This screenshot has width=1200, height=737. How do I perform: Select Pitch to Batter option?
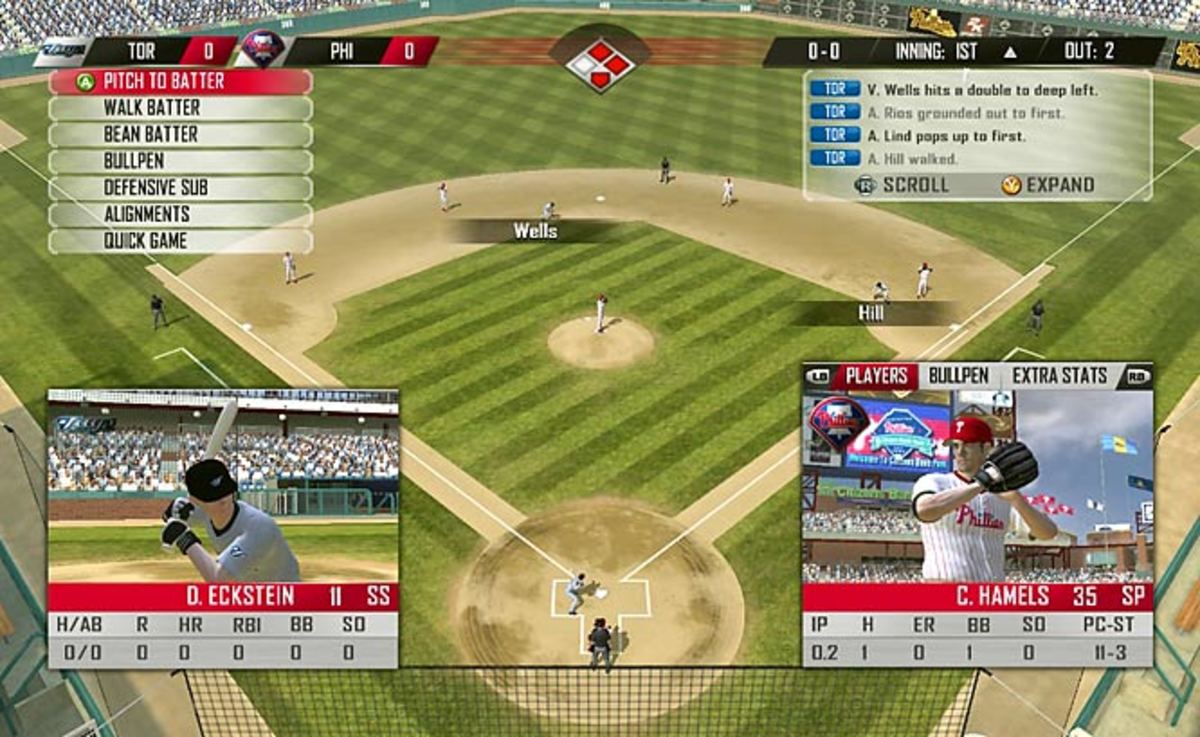point(180,82)
